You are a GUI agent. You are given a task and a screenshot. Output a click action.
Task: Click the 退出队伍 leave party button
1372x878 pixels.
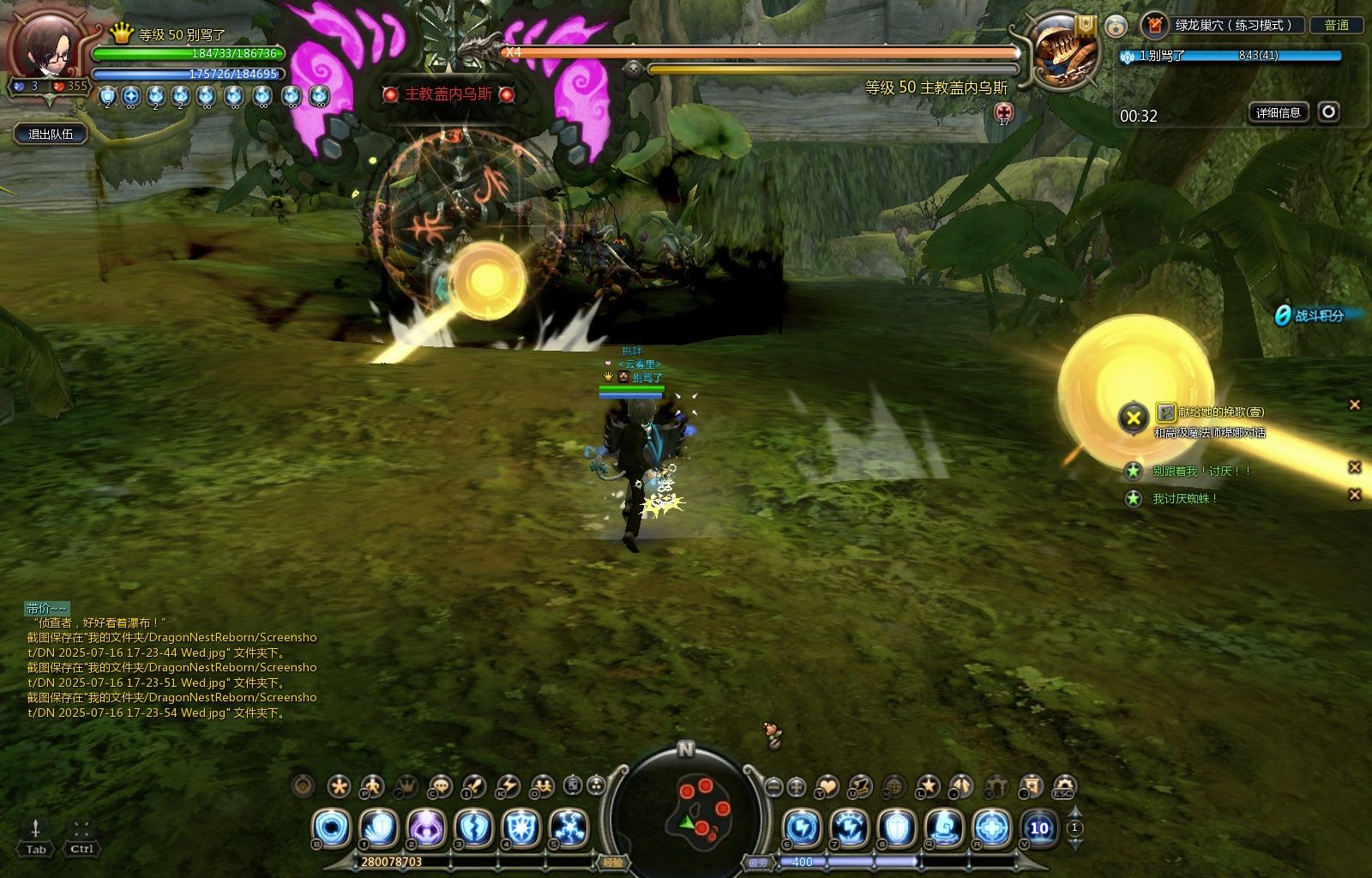pyautogui.click(x=51, y=134)
